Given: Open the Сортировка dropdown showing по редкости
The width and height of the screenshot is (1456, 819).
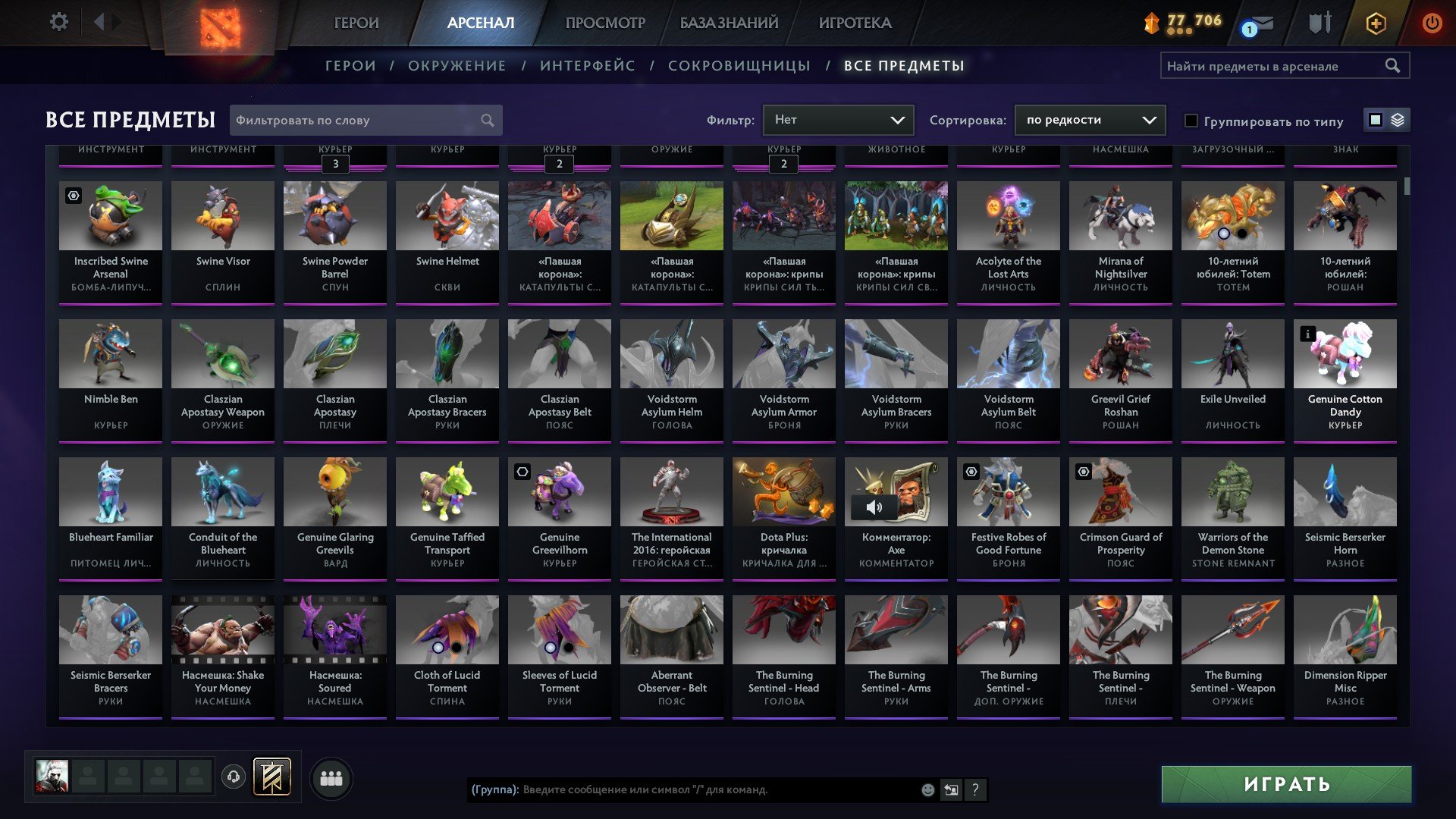Looking at the screenshot, I should pyautogui.click(x=1090, y=120).
